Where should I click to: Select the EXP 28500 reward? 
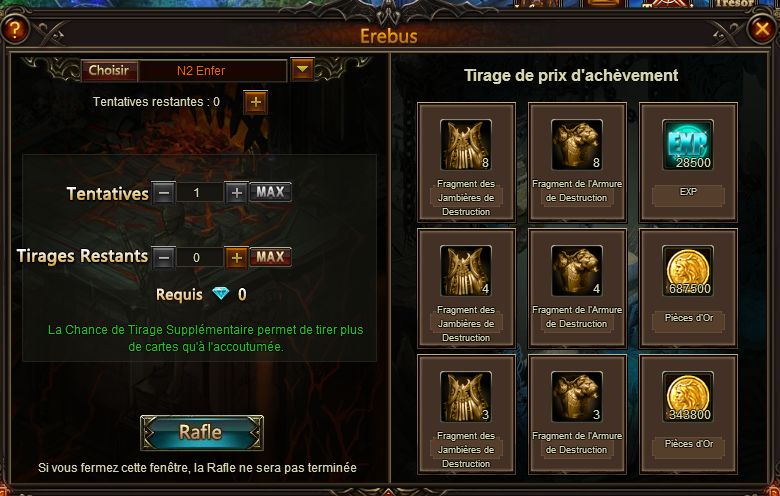click(687, 146)
